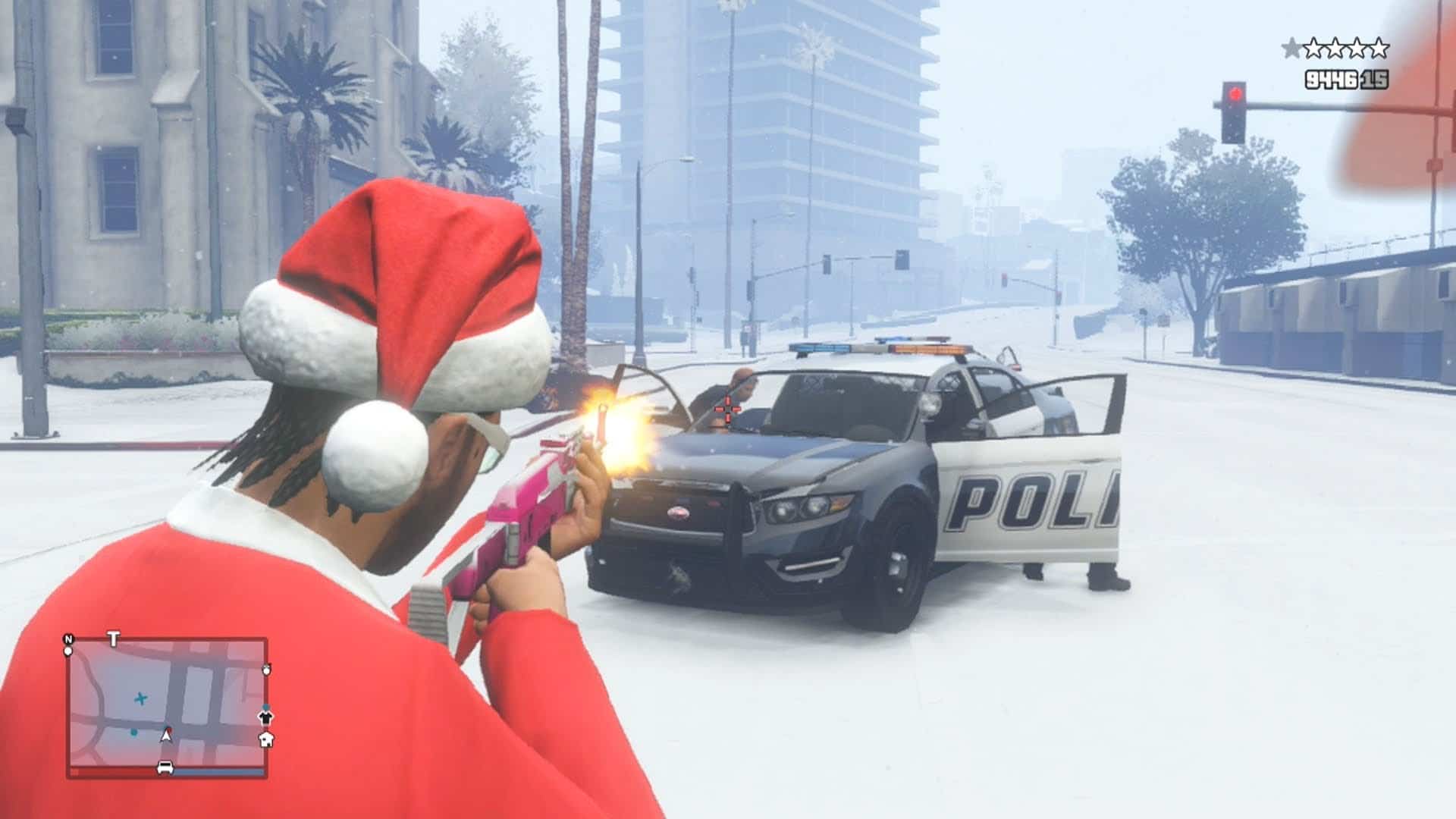This screenshot has width=1456, height=819.
Task: Click the blue cross blip on the minimap
Action: click(x=141, y=699)
